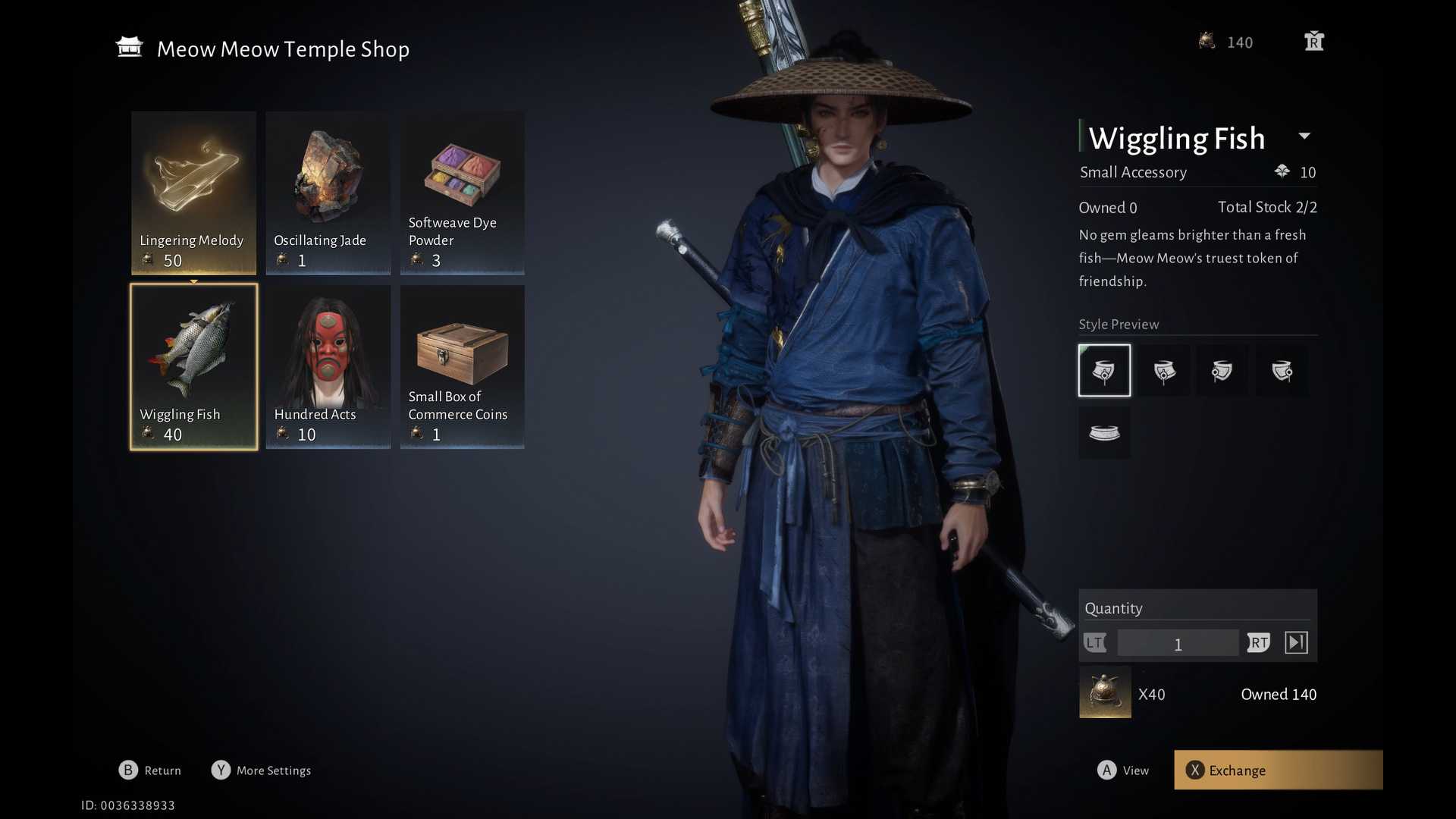This screenshot has height=819, width=1456.
Task: Pick the Softweave Dye Powder item
Action: point(462,193)
